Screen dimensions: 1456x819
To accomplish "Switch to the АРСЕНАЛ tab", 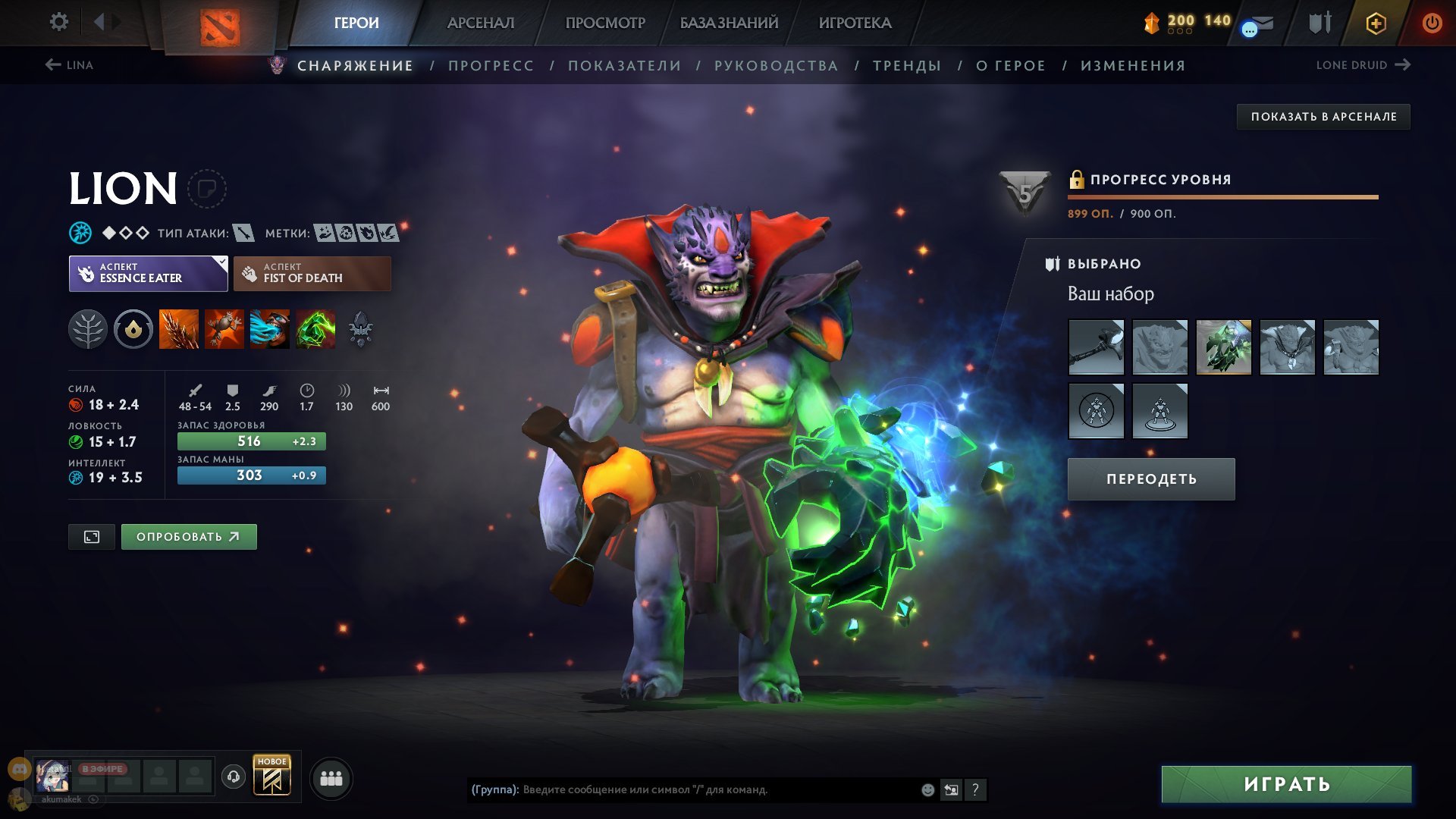I will pos(481,23).
